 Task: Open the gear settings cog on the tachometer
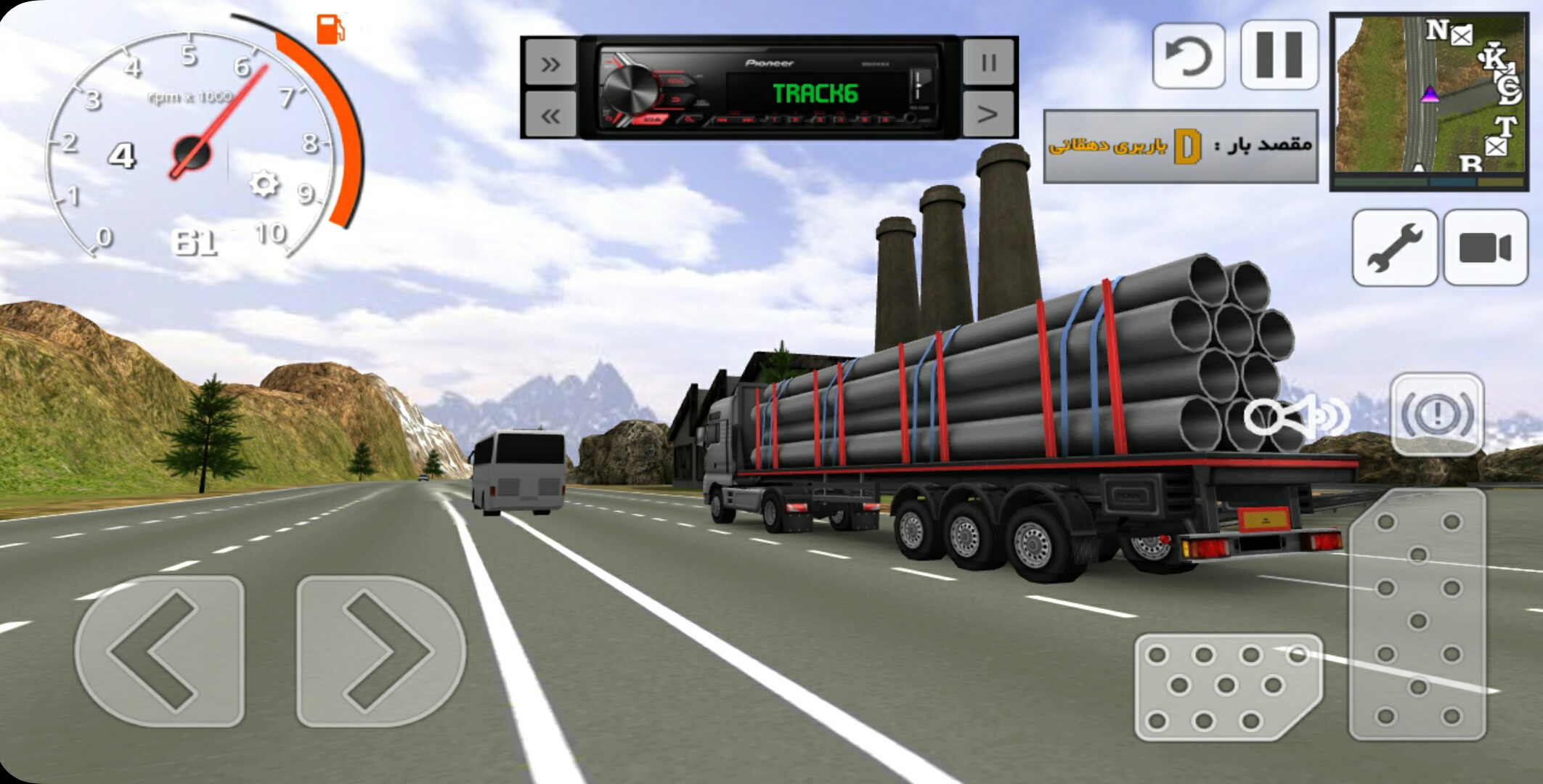[264, 183]
